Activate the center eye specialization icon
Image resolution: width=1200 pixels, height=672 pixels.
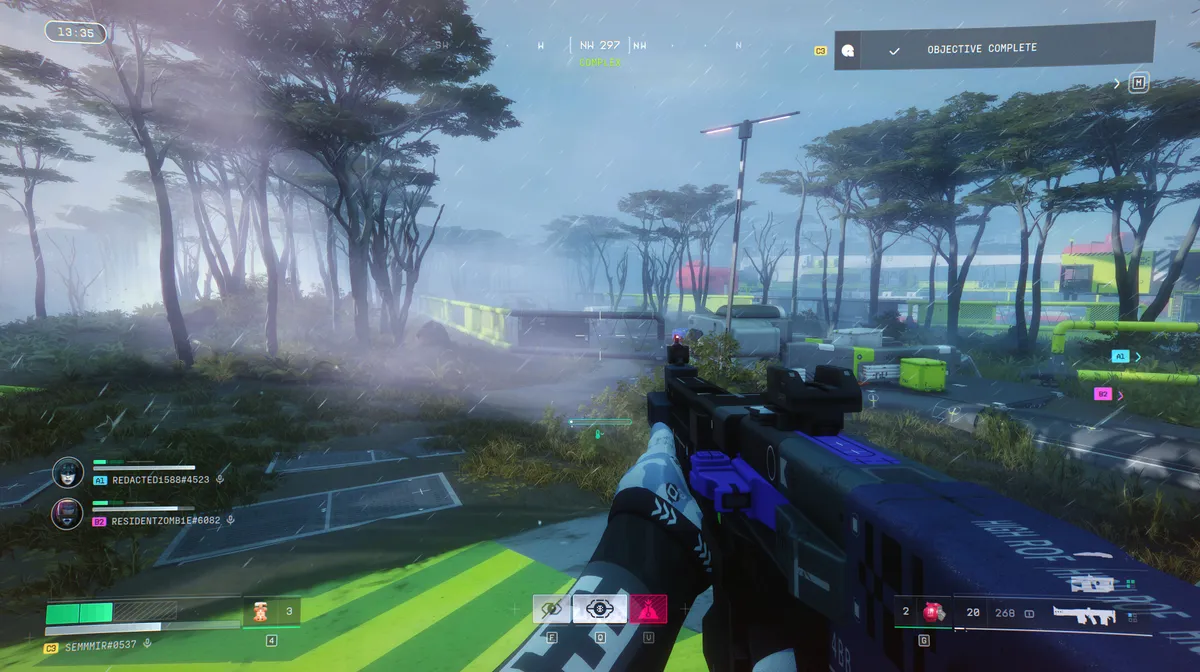(600, 608)
